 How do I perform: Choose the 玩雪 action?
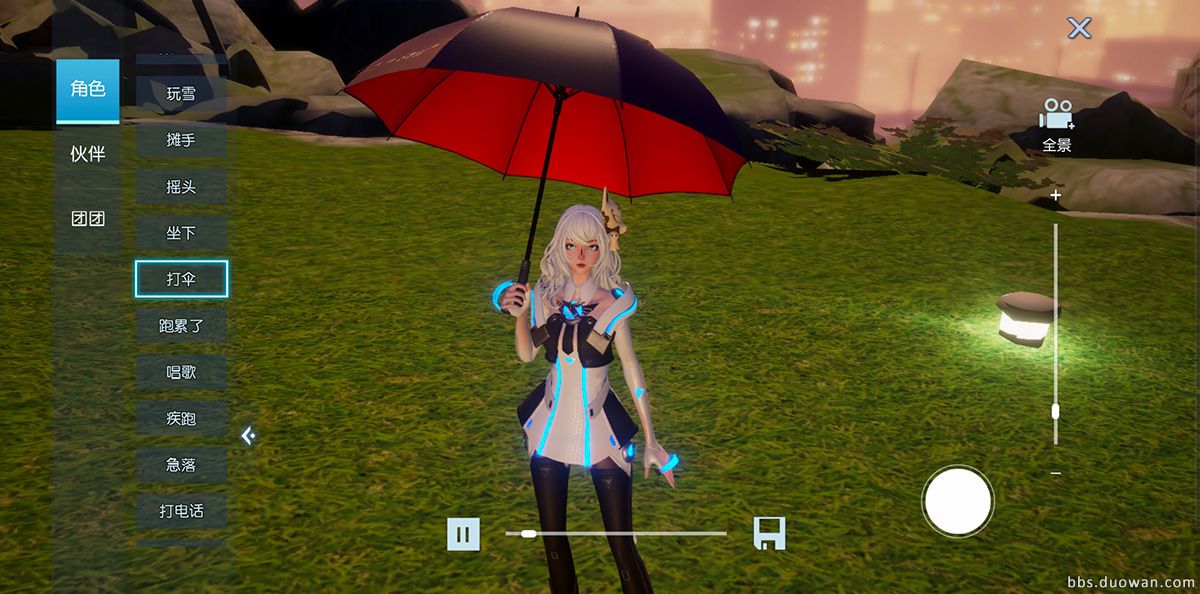coord(181,94)
